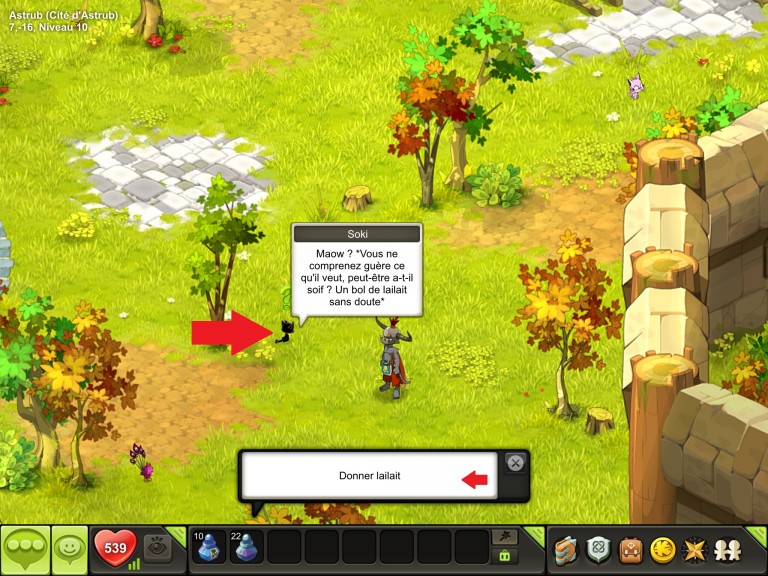Switch shortcut bar to the spells tab
The width and height of the screenshot is (768, 576).
pyautogui.click(x=506, y=537)
